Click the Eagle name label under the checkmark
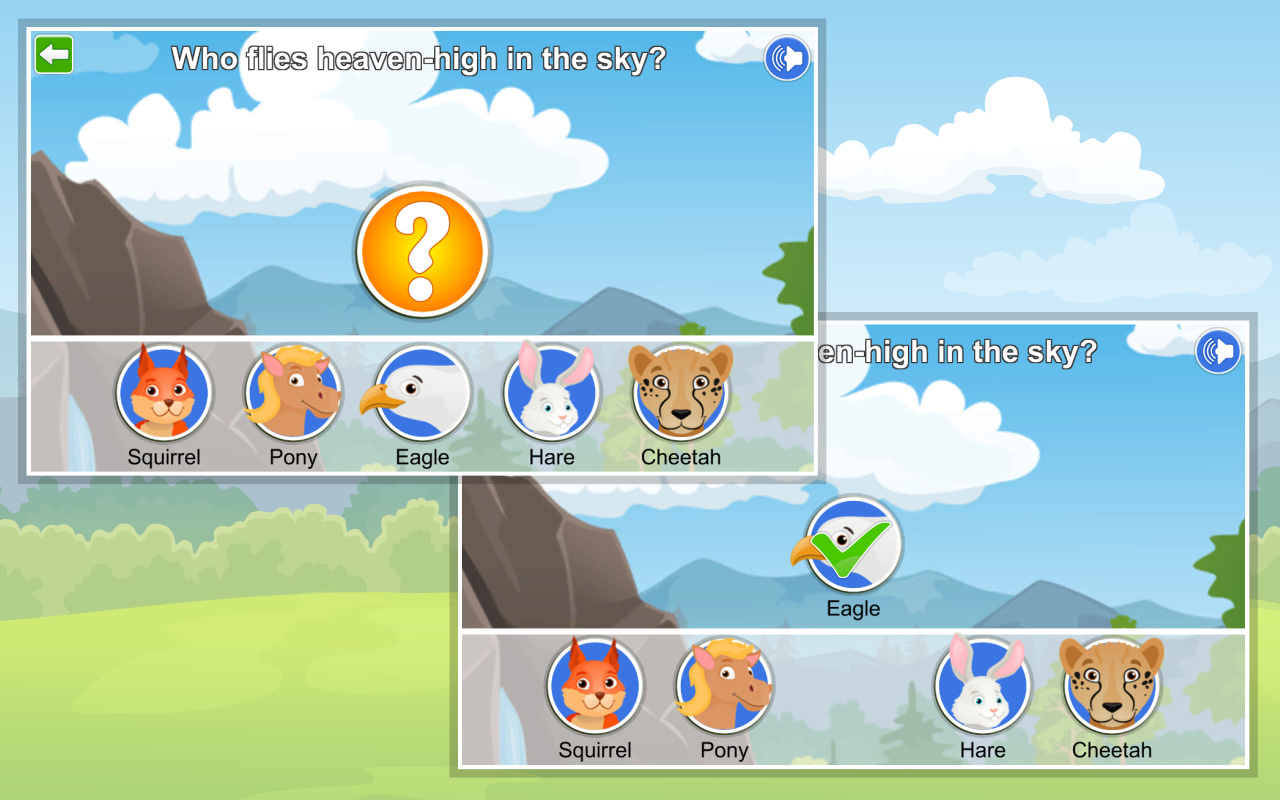This screenshot has height=800, width=1280. pos(851,607)
